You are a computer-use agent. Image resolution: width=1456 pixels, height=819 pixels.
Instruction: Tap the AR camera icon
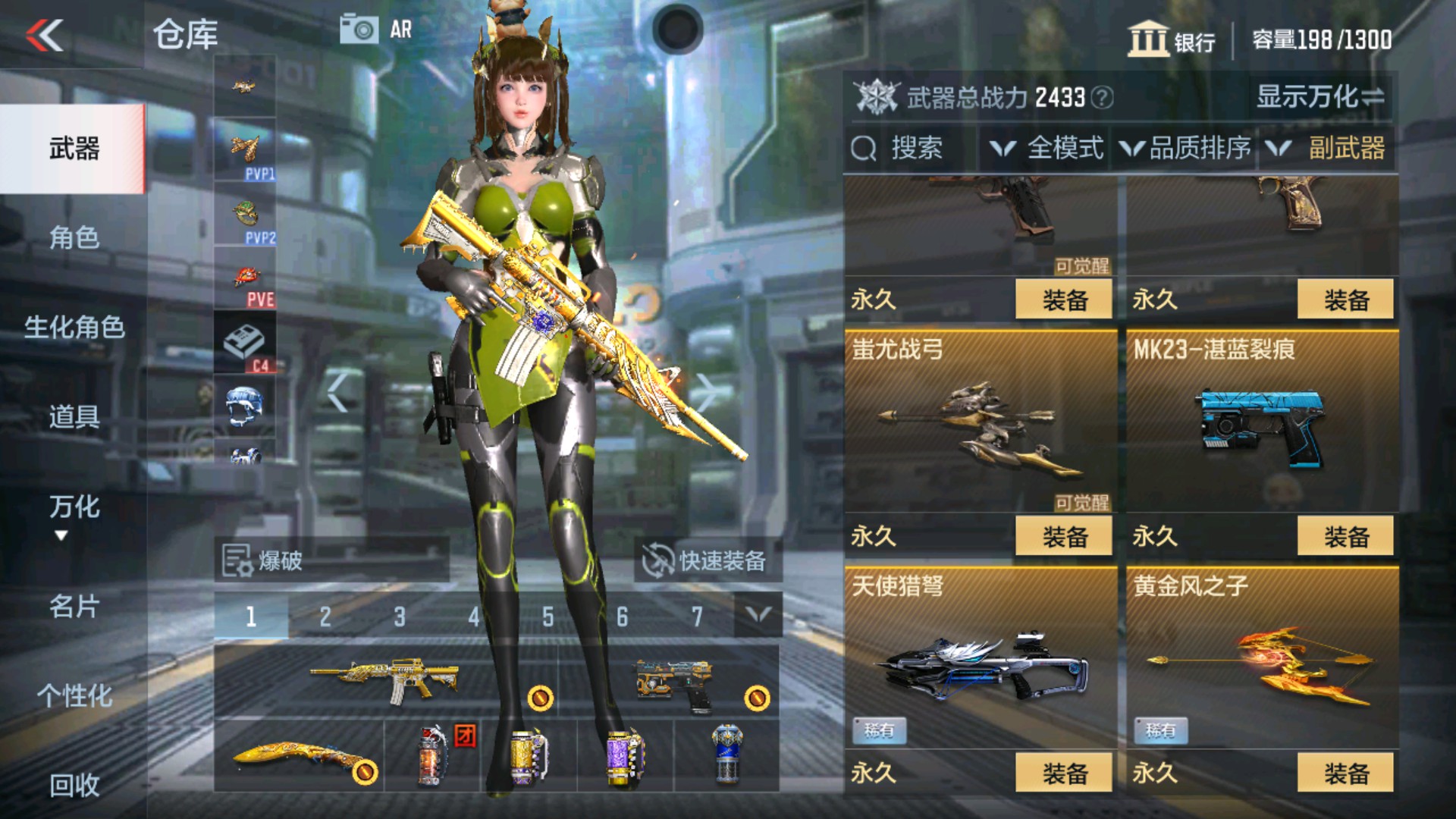pos(359,28)
